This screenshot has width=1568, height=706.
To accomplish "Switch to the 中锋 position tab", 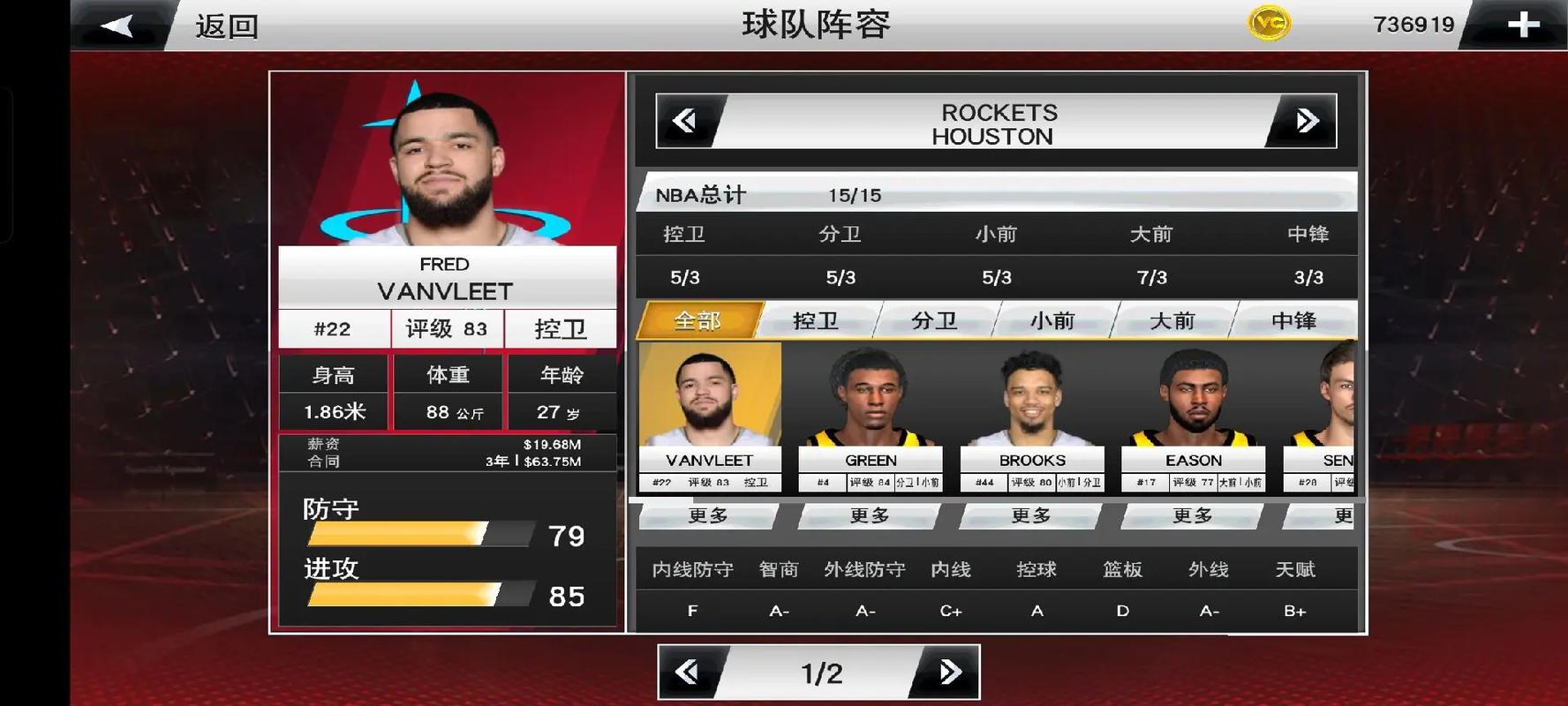I will click(1296, 320).
